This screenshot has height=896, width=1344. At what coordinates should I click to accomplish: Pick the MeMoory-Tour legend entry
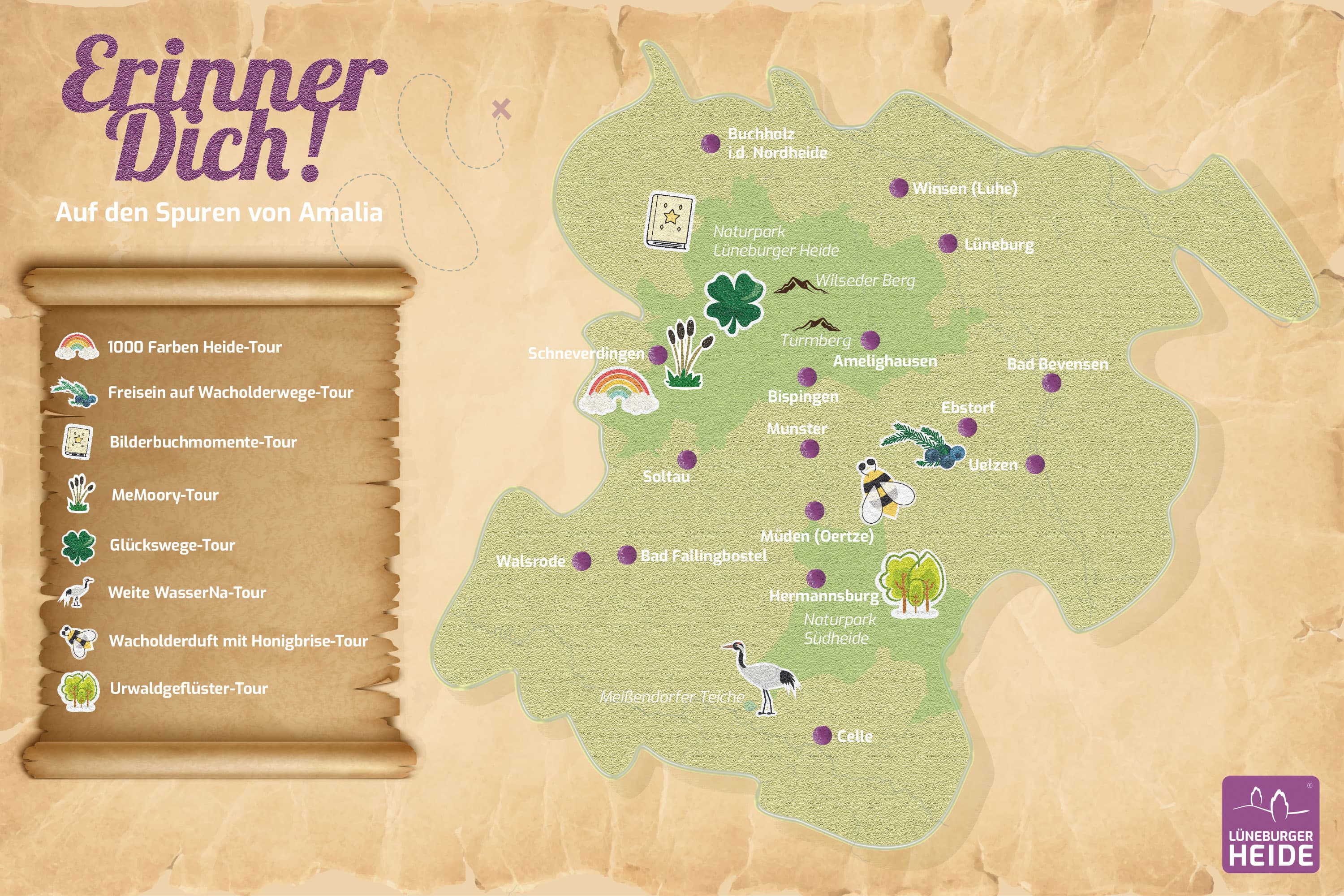click(x=164, y=495)
